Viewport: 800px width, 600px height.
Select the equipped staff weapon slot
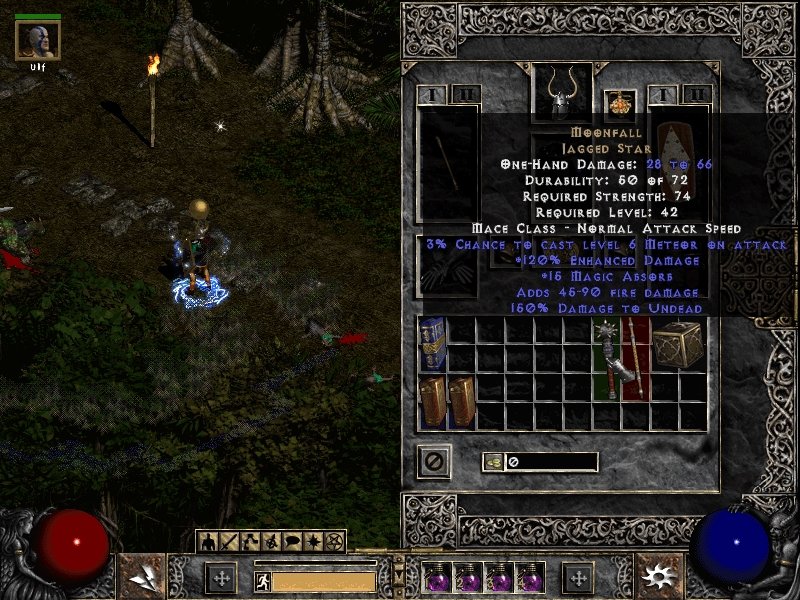click(x=447, y=165)
